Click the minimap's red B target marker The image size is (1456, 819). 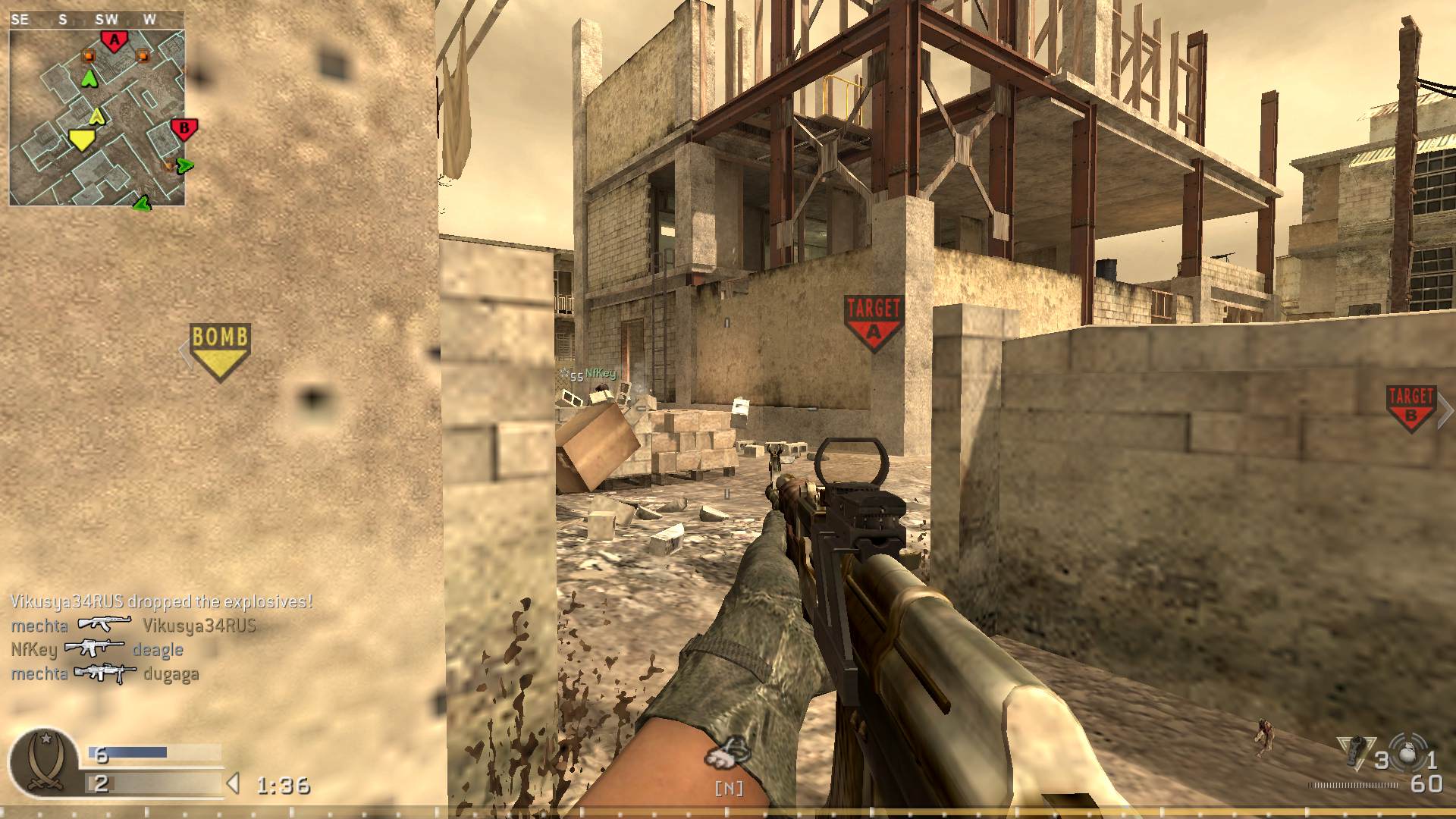pyautogui.click(x=184, y=129)
